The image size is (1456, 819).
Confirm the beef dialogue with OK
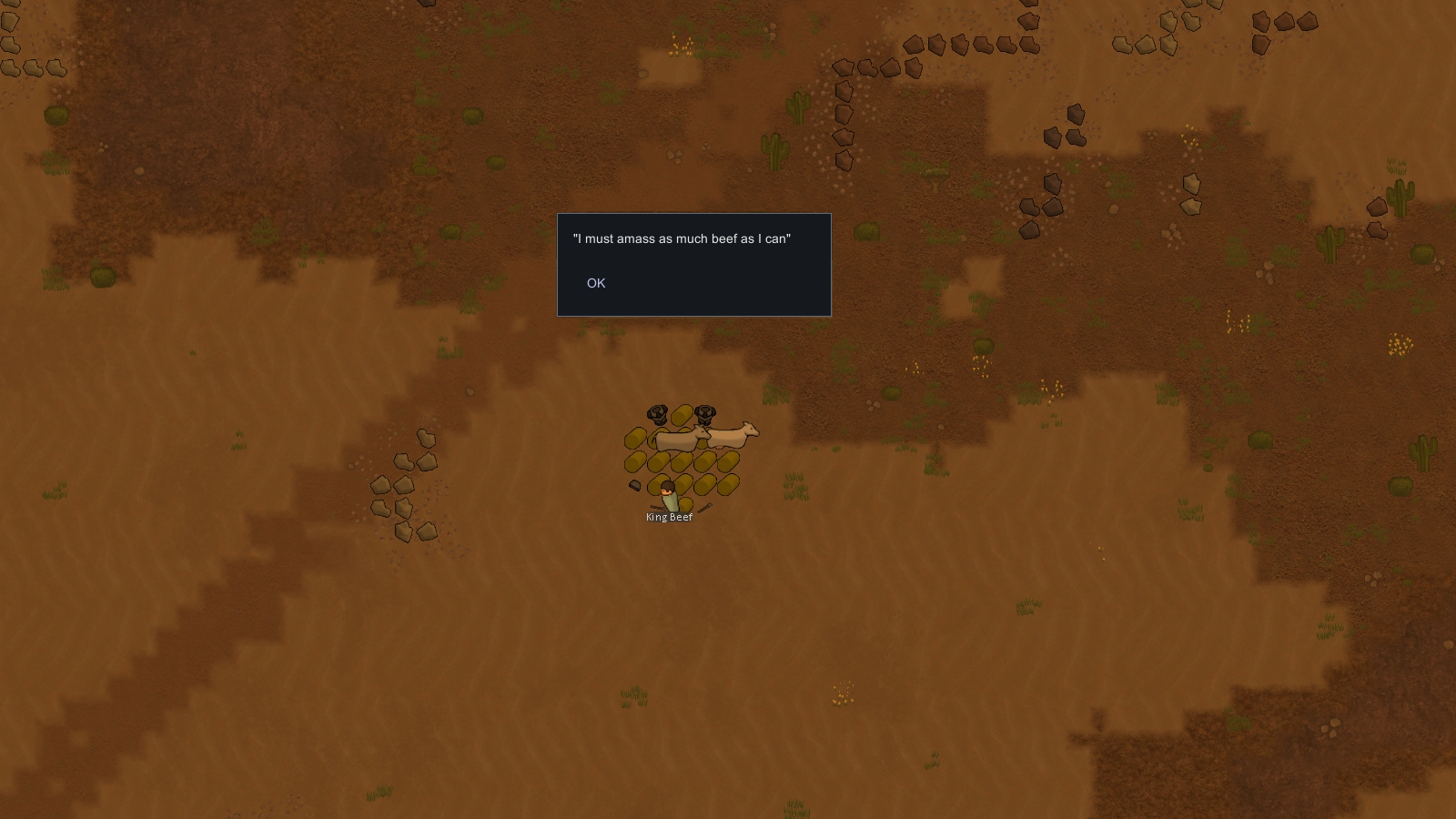[x=596, y=283]
